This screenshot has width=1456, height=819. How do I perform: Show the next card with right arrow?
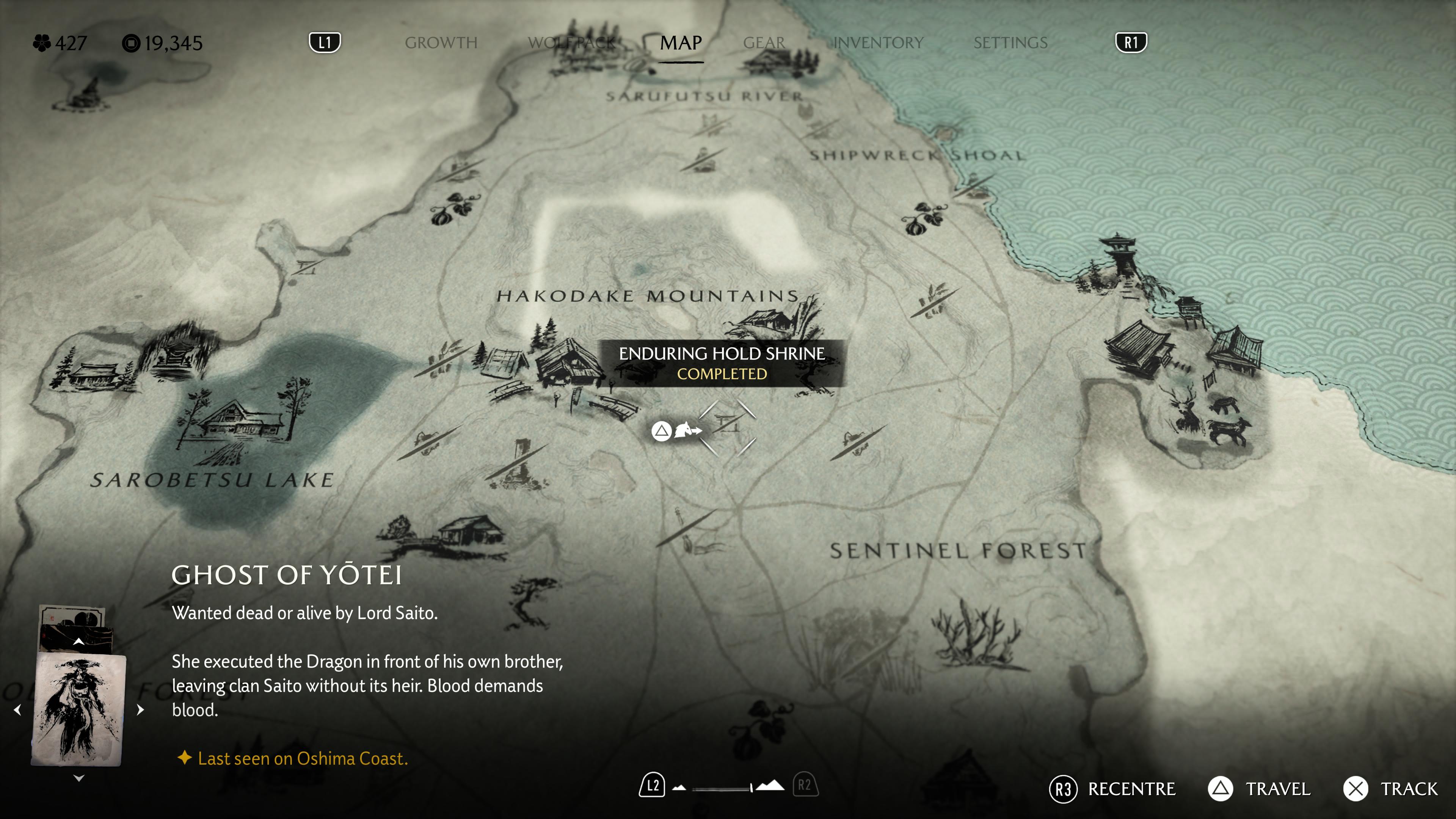point(141,709)
